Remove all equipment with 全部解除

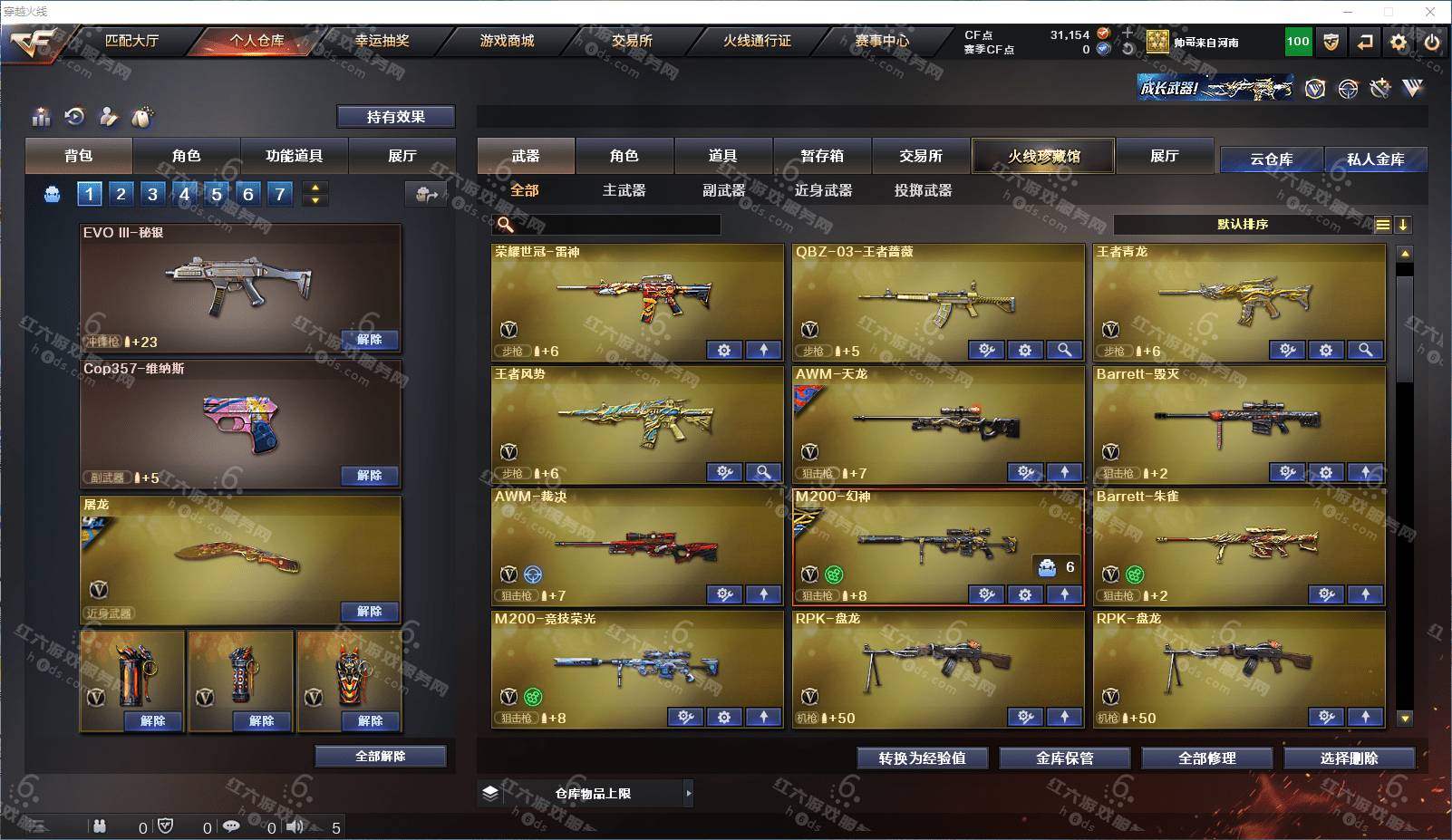click(381, 757)
